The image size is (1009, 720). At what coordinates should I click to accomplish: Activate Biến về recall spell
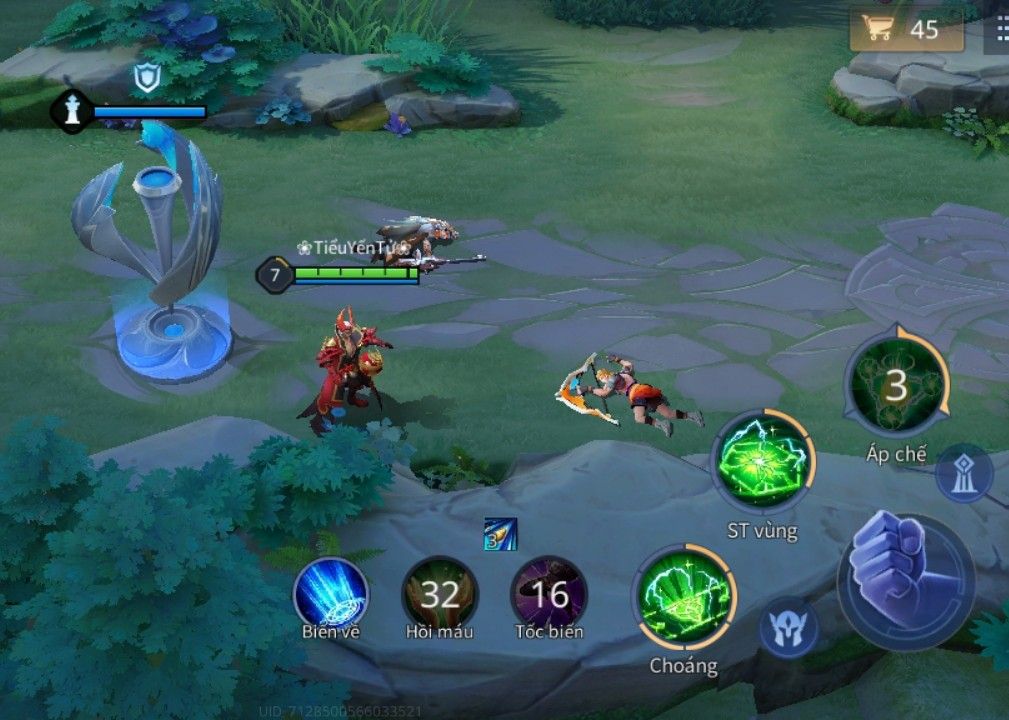(x=331, y=593)
